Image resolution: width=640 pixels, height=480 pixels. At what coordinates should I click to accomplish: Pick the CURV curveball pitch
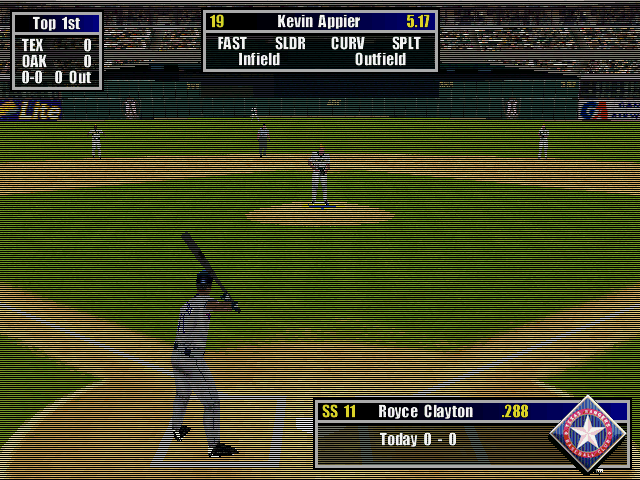(x=348, y=44)
